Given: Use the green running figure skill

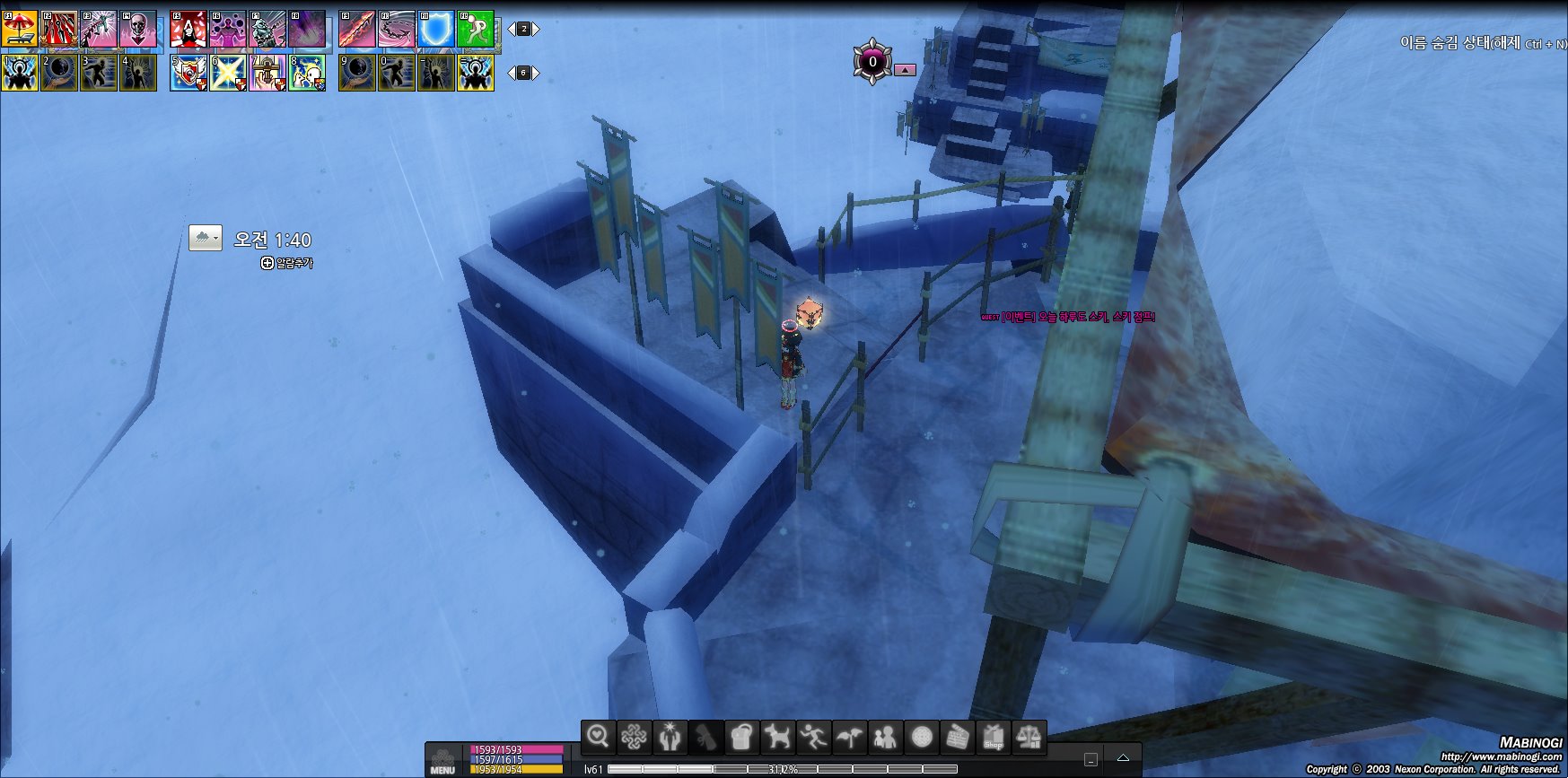Looking at the screenshot, I should pyautogui.click(x=476, y=29).
